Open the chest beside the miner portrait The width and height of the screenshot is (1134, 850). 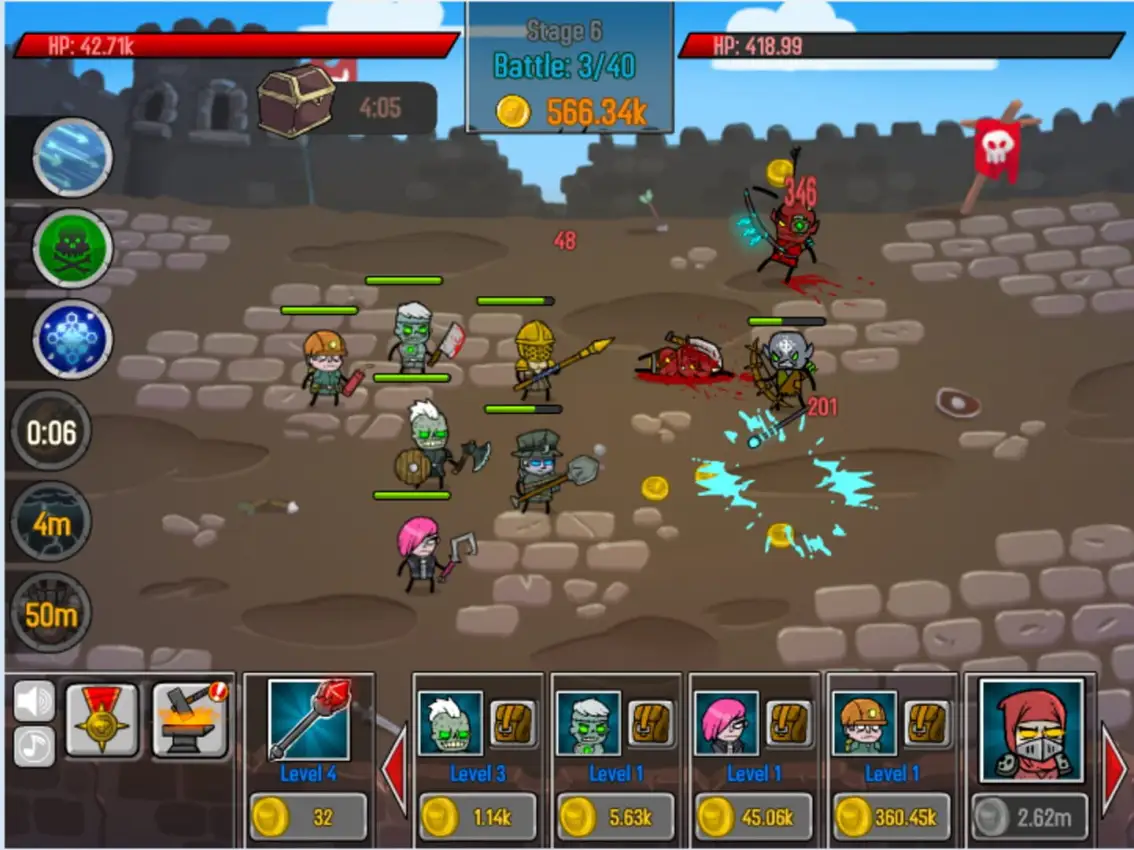(x=926, y=723)
